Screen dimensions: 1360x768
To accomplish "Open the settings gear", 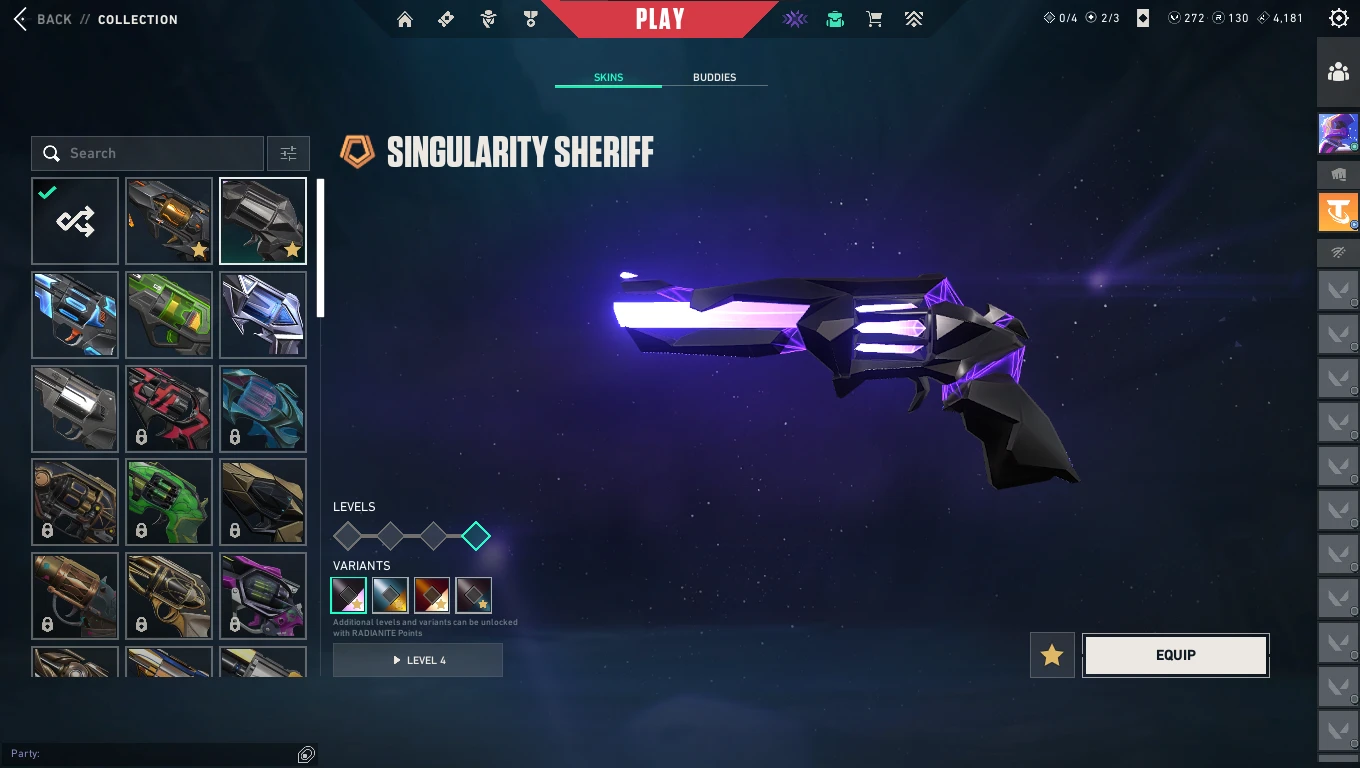I will click(1338, 18).
